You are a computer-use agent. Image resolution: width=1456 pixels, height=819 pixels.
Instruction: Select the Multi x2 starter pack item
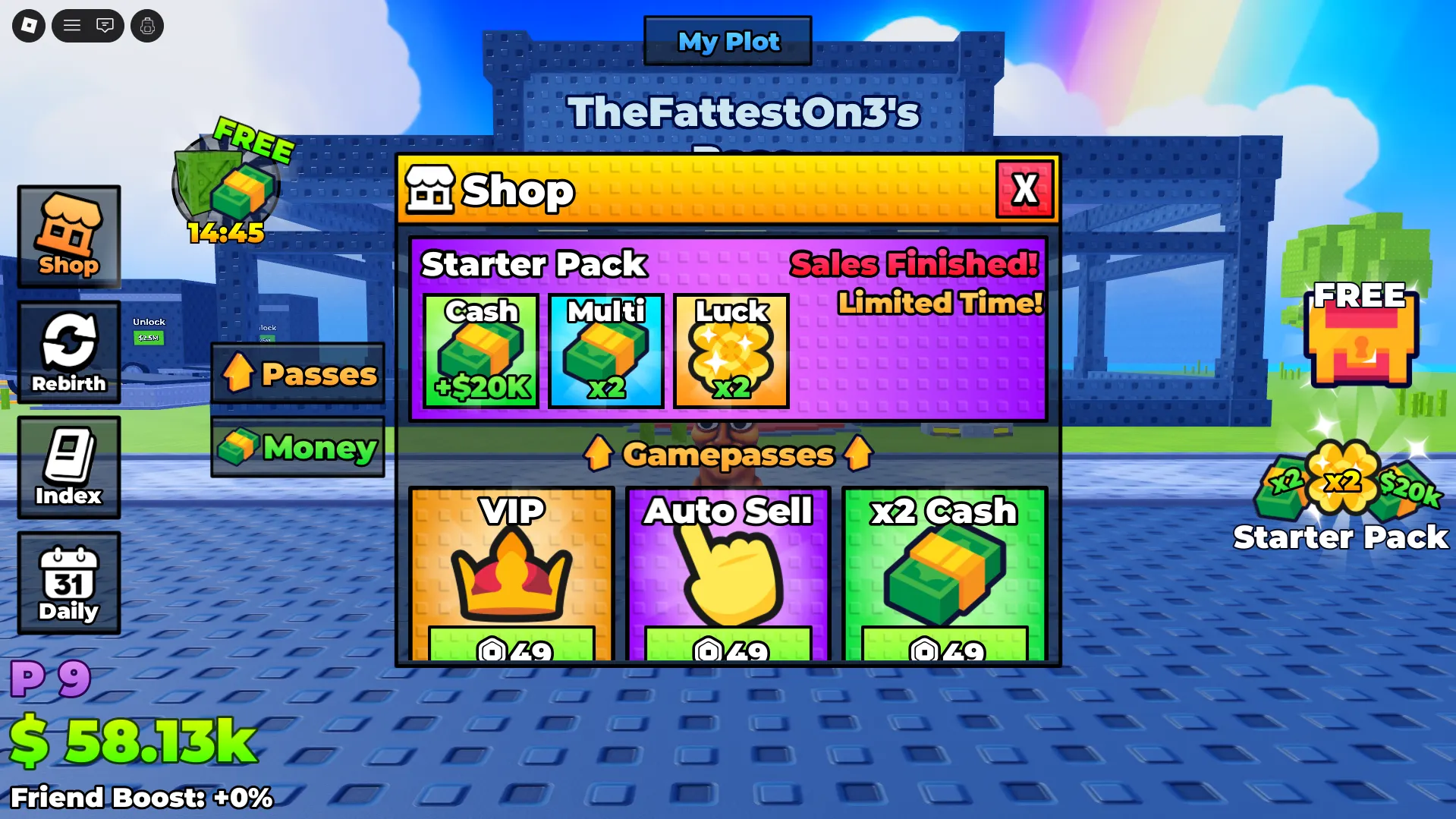click(606, 351)
